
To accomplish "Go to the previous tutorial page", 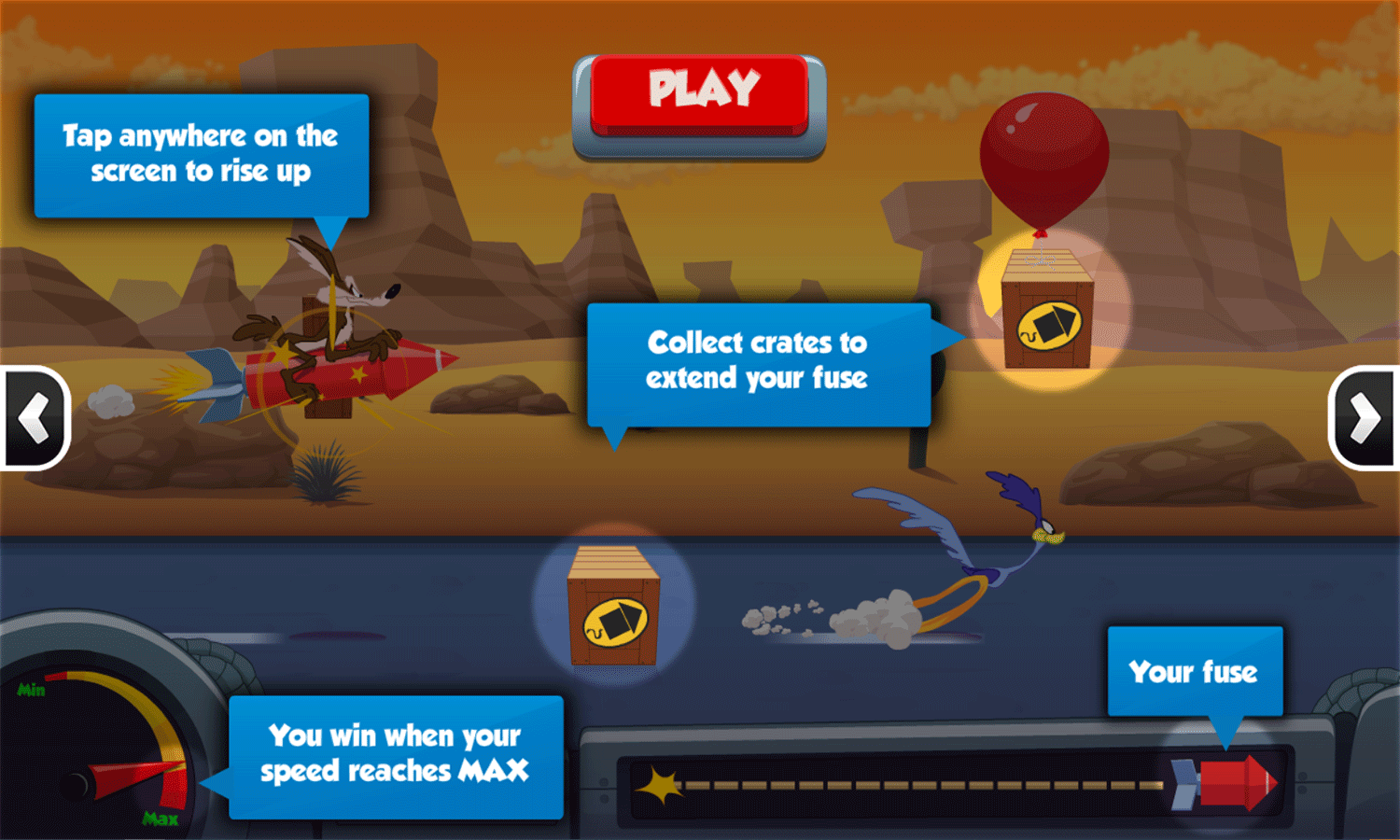I will (35, 417).
